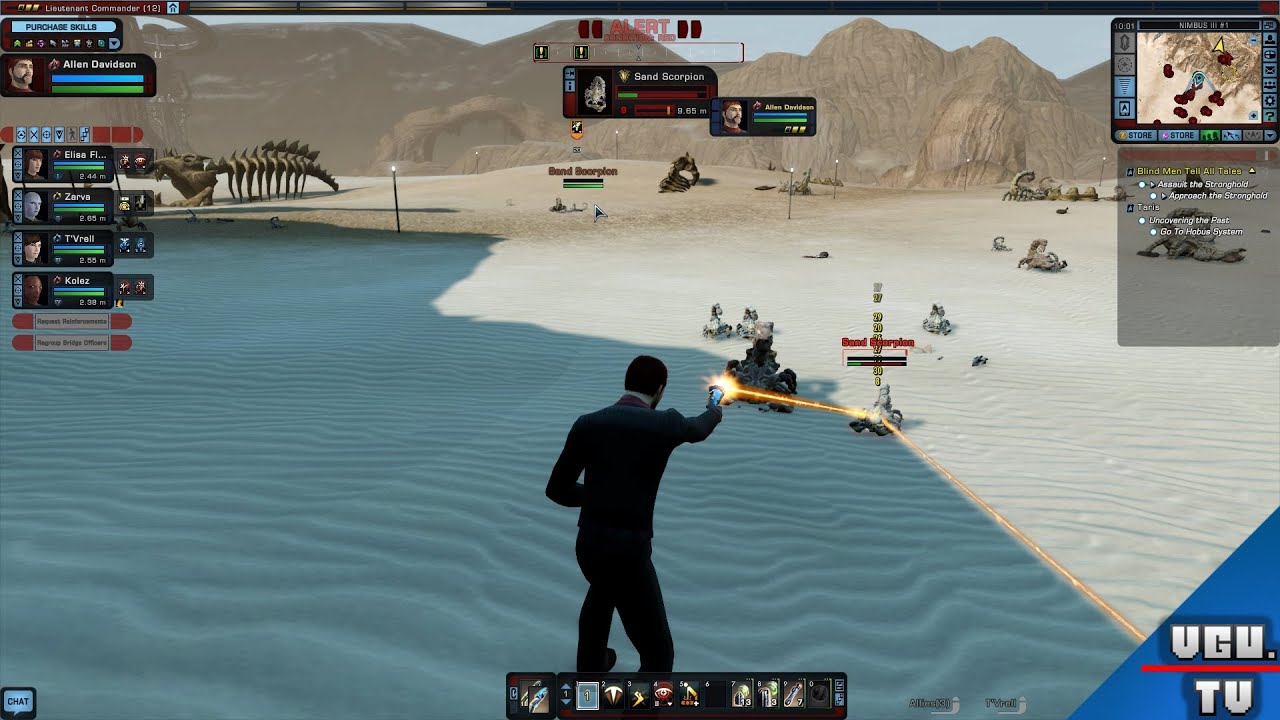Use the wrench item in hotbar slot 9
This screenshot has height=720, width=1280.
coord(794,694)
